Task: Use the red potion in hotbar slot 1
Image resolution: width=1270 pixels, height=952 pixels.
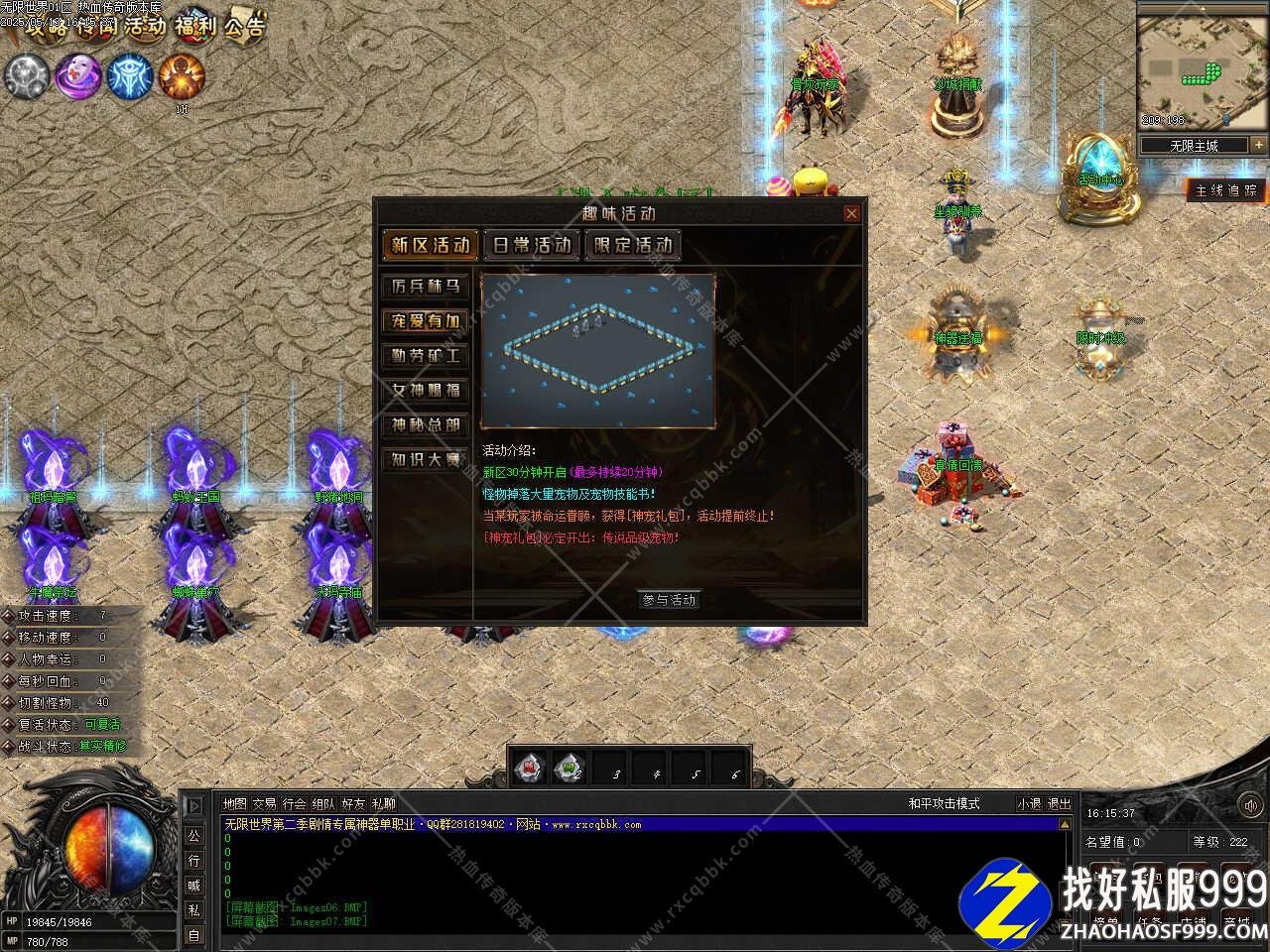Action: pyautogui.click(x=530, y=768)
